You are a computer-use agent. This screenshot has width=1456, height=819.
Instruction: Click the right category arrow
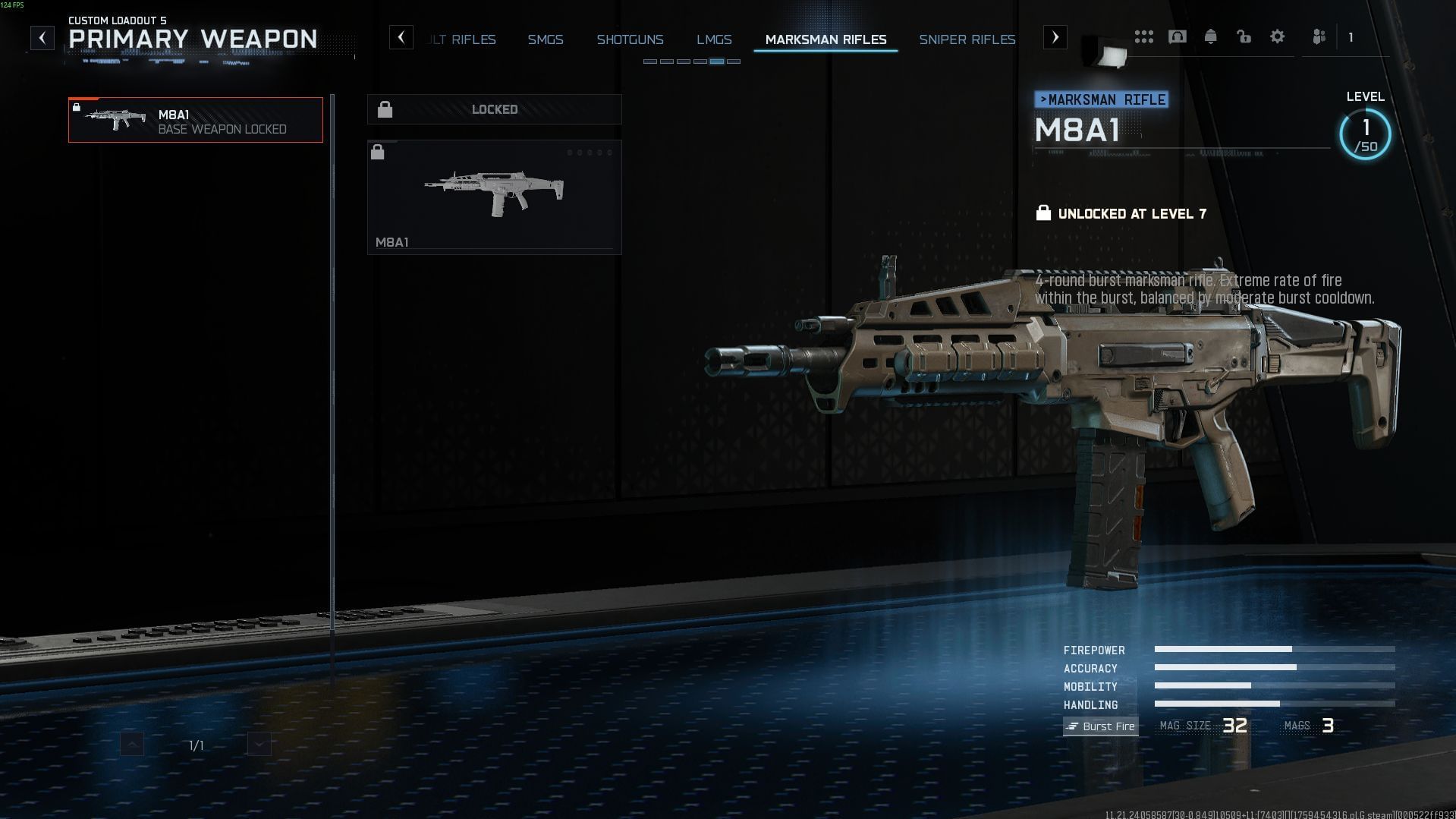point(1055,37)
